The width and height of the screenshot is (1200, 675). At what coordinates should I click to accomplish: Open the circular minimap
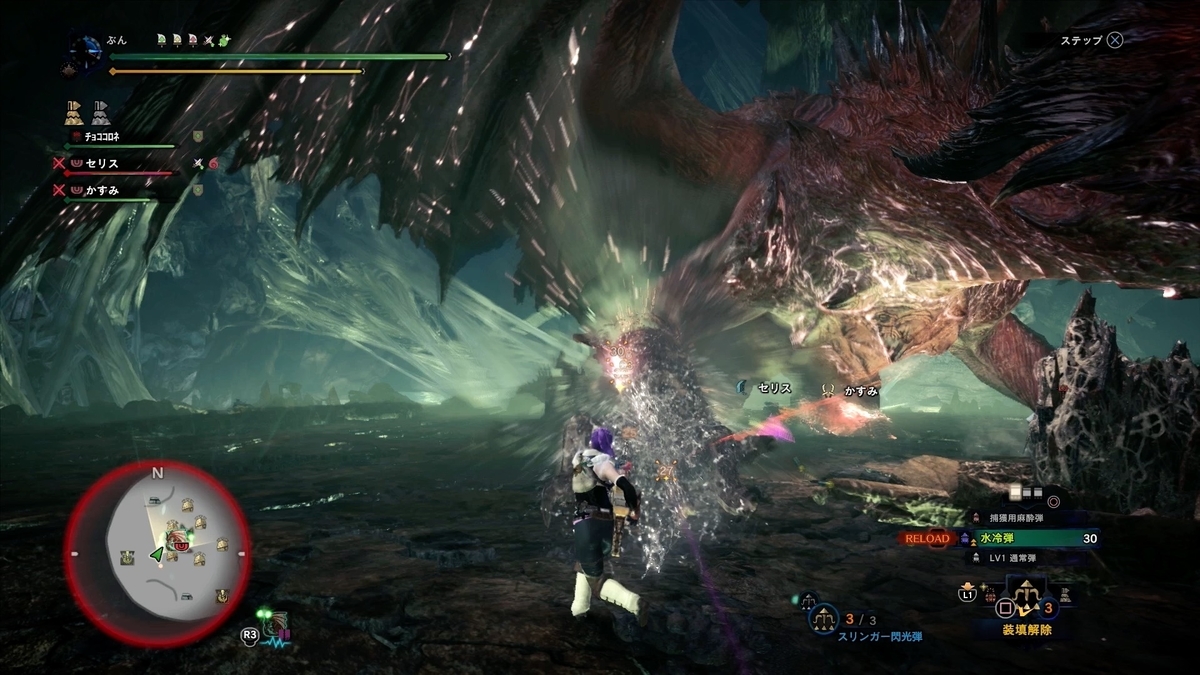[158, 553]
